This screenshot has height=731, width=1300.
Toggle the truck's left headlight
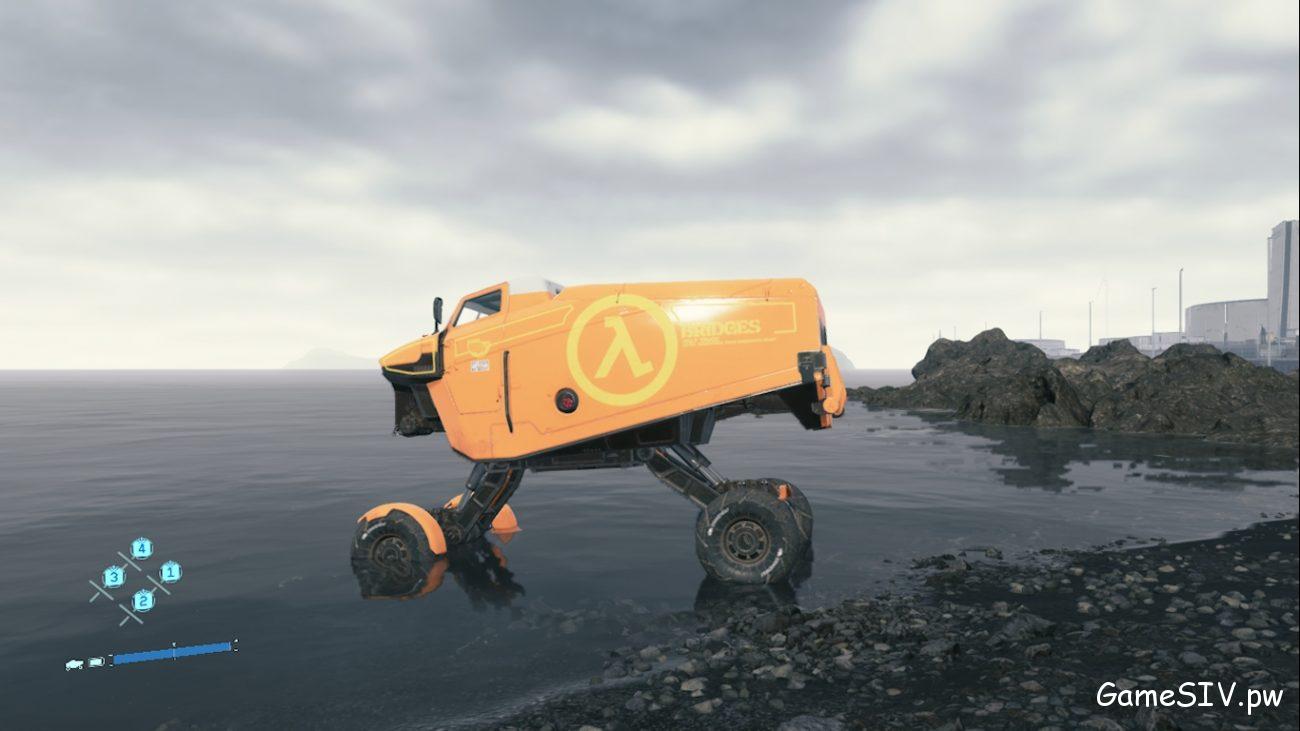click(409, 364)
